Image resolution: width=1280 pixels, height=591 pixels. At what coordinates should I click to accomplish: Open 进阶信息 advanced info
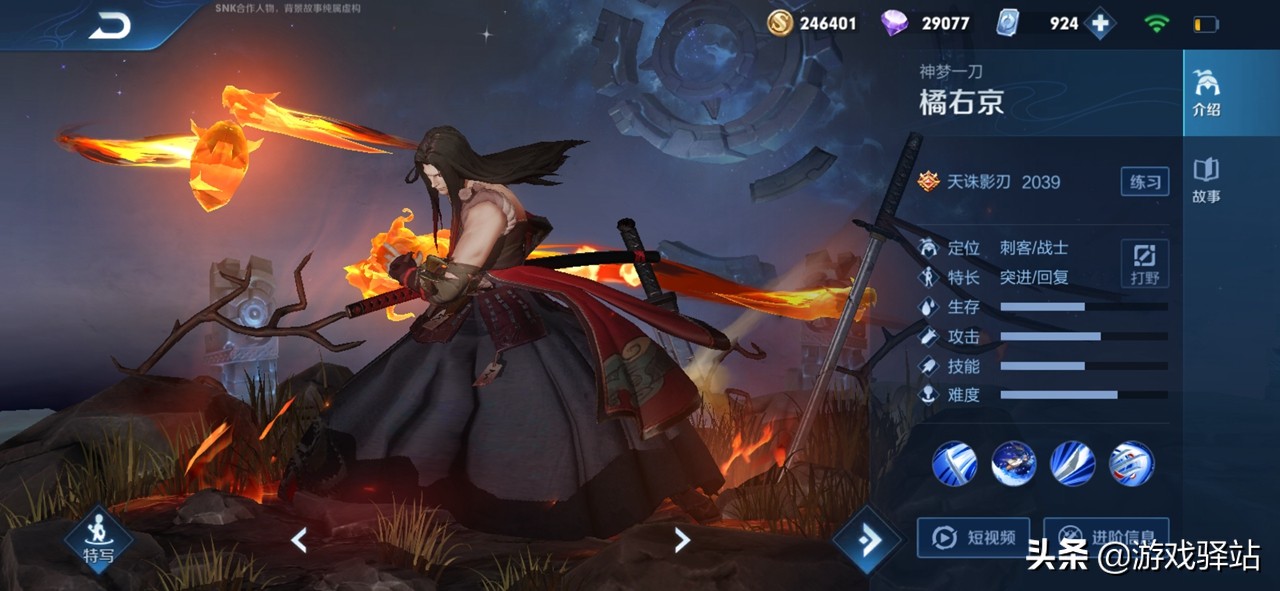coord(1105,538)
